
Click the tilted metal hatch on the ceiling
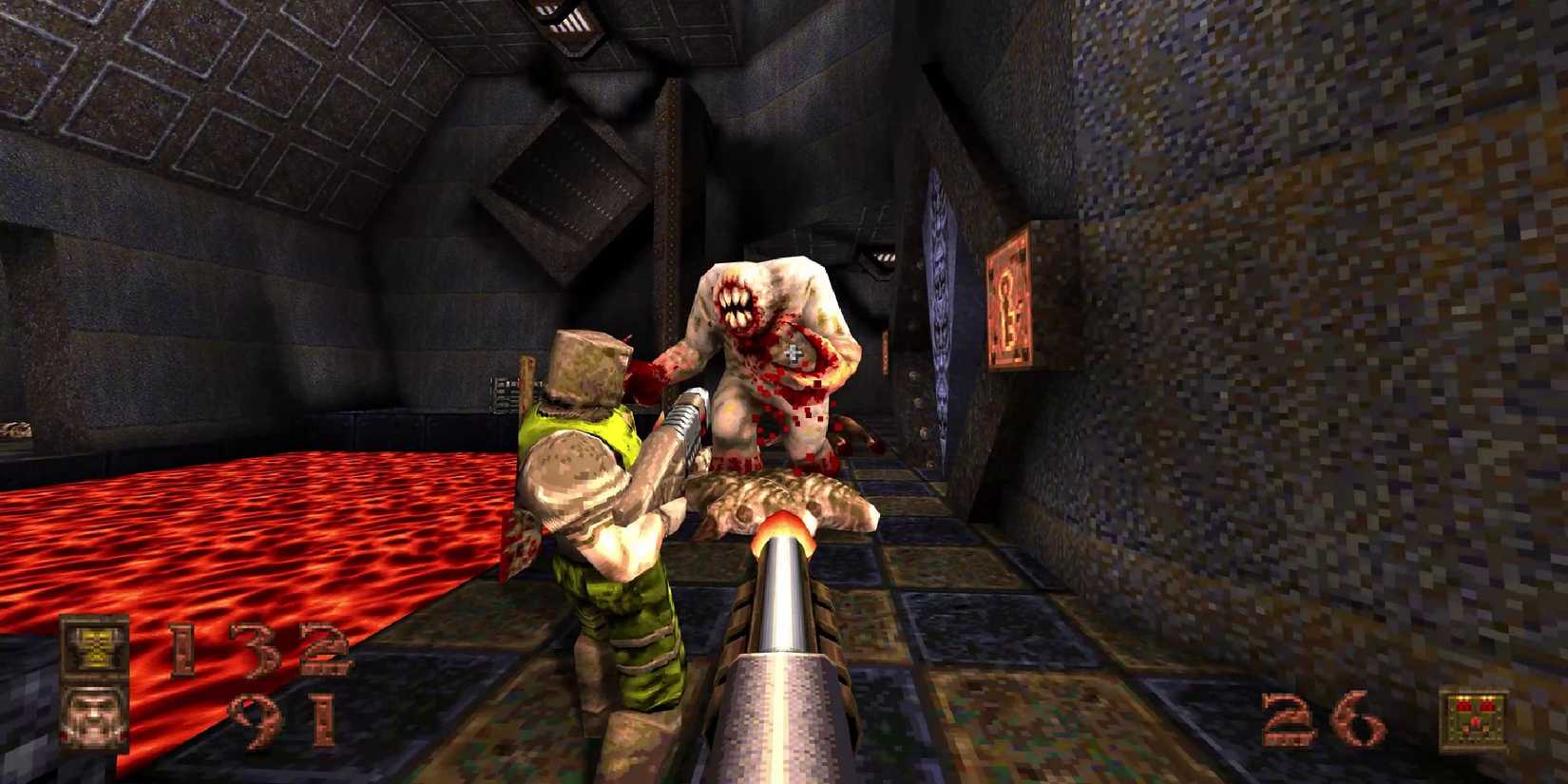[561, 171]
